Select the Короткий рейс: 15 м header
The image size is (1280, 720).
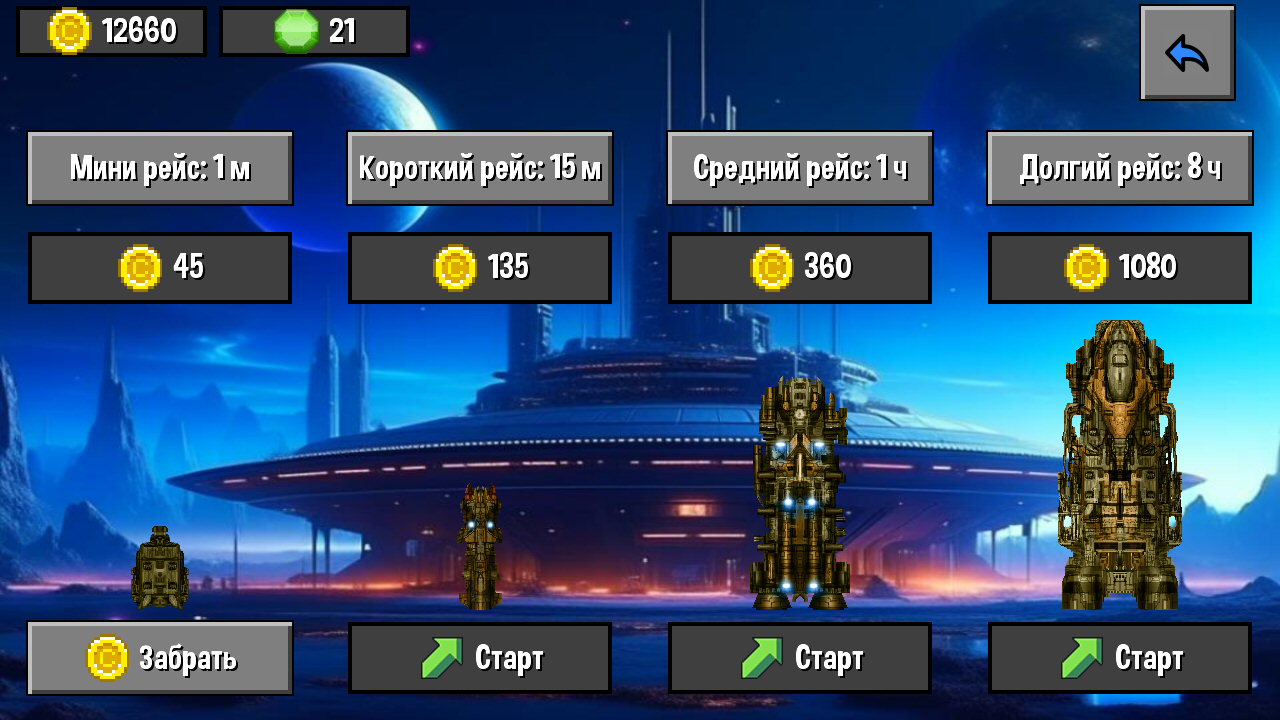click(478, 167)
